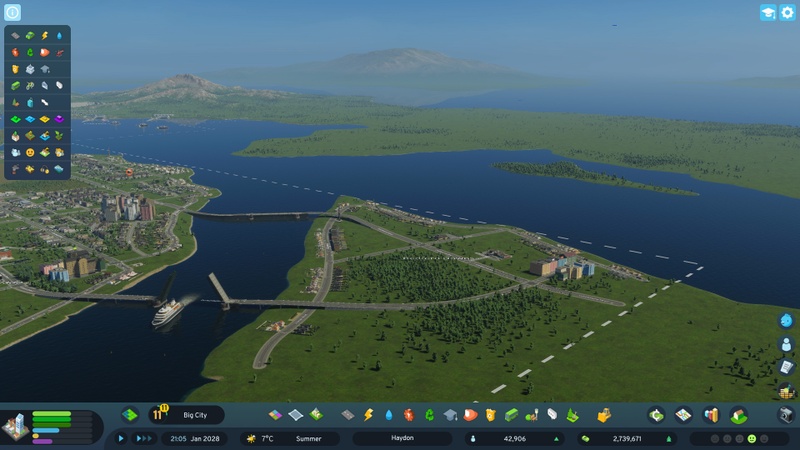Click the play/pause simulation button
Screen dimensions: 800x450
tap(122, 438)
